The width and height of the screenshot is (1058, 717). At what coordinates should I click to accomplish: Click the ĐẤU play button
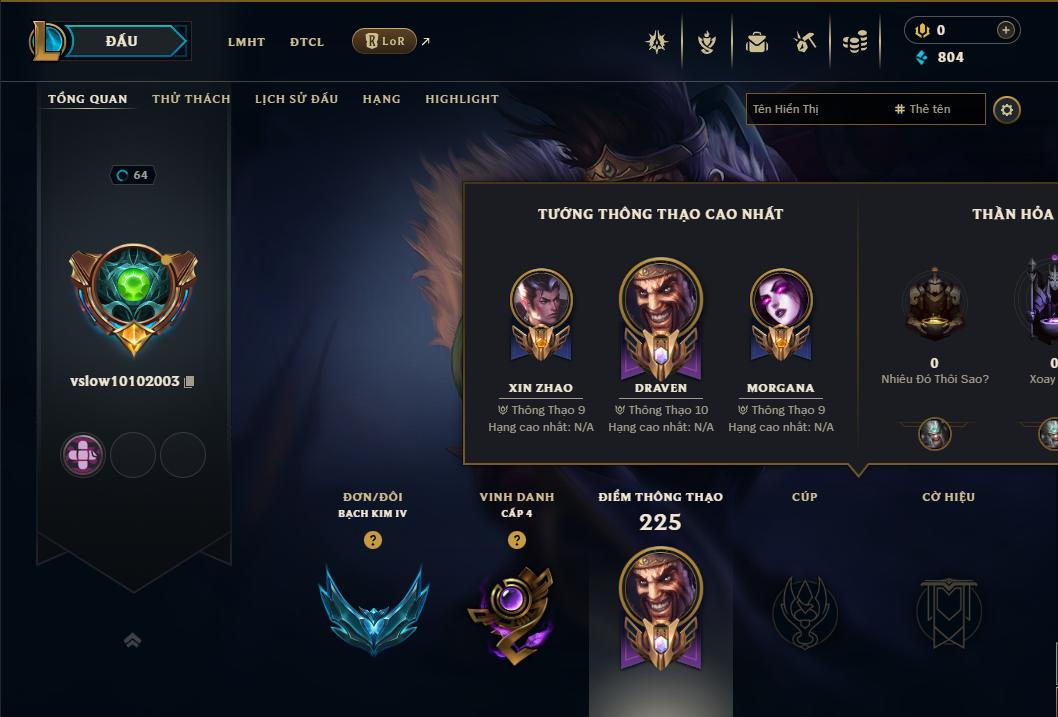tap(121, 41)
